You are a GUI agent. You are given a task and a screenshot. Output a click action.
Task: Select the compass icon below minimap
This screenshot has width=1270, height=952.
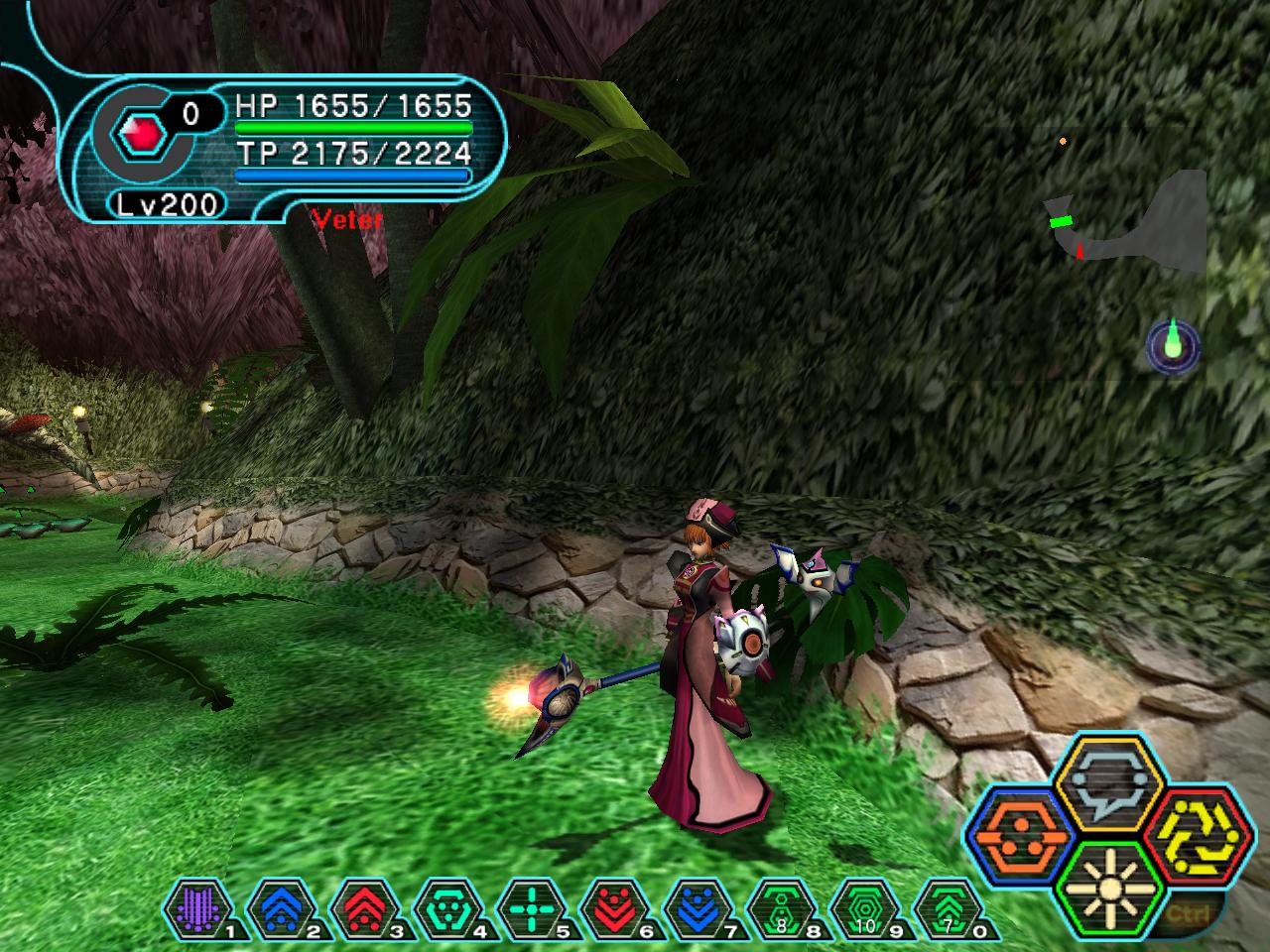pos(1173,346)
